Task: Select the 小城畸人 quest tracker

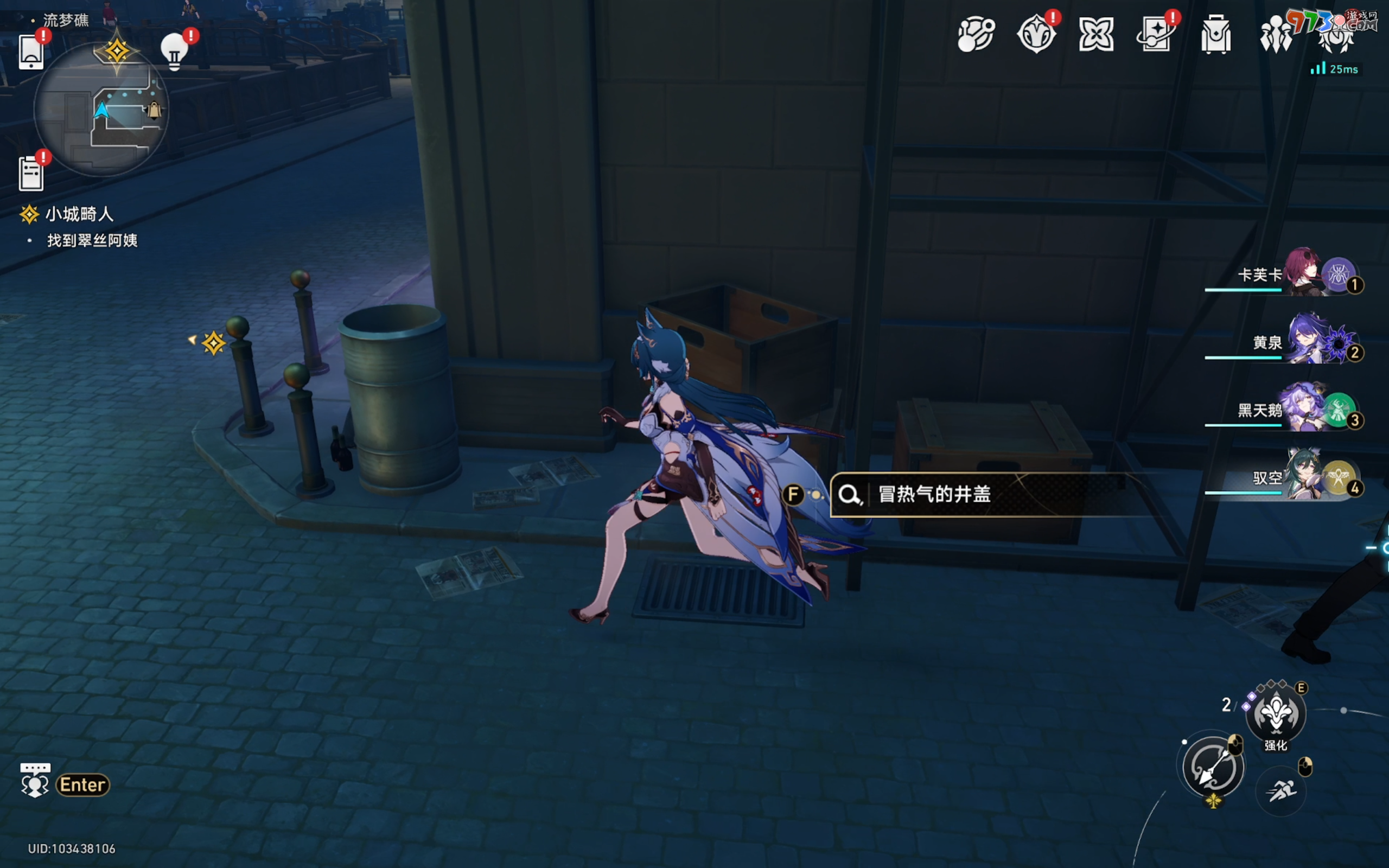Action: tap(79, 214)
